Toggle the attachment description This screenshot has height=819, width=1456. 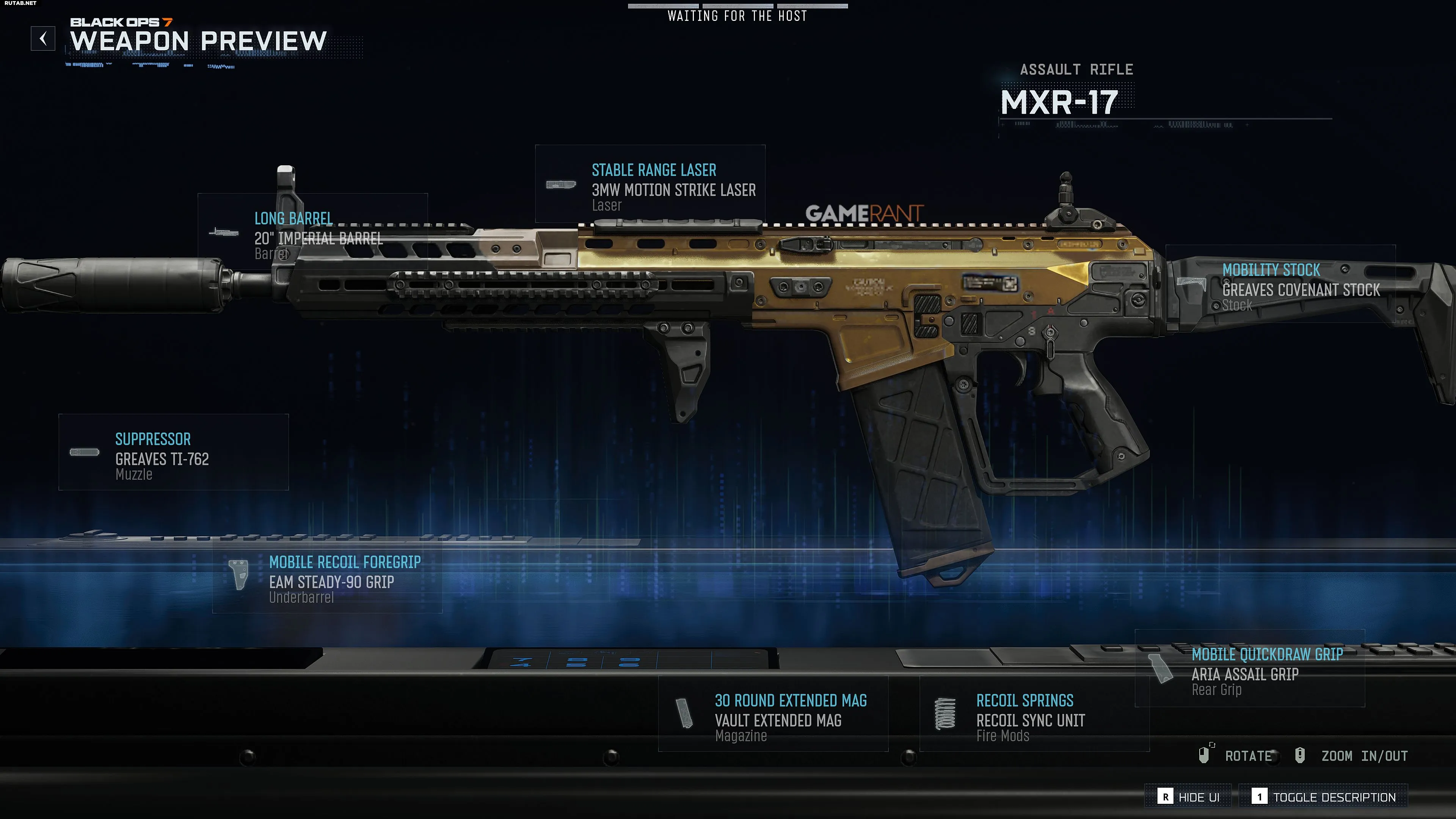(x=1323, y=797)
